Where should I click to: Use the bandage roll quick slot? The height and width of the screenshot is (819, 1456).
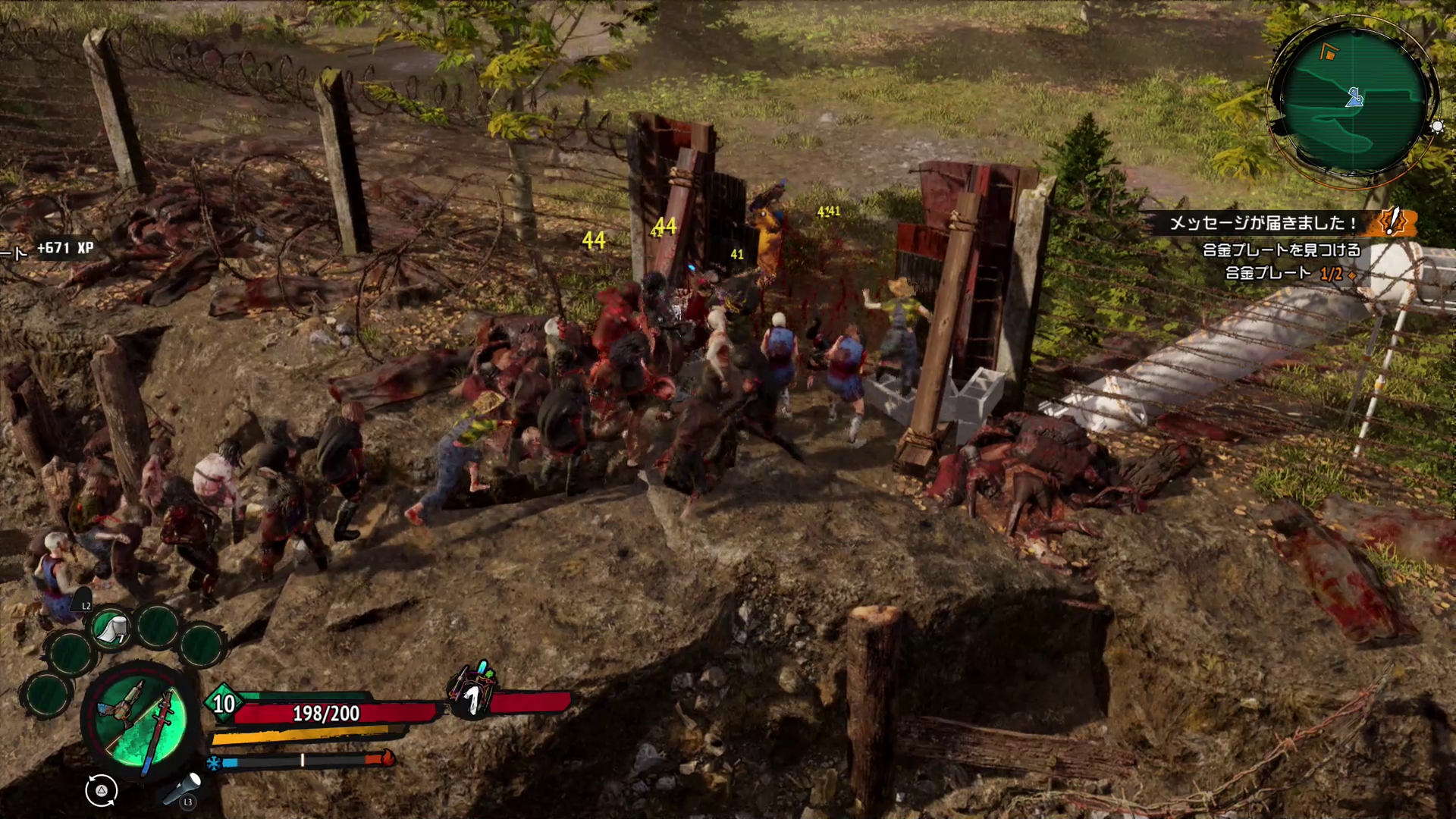click(x=111, y=628)
